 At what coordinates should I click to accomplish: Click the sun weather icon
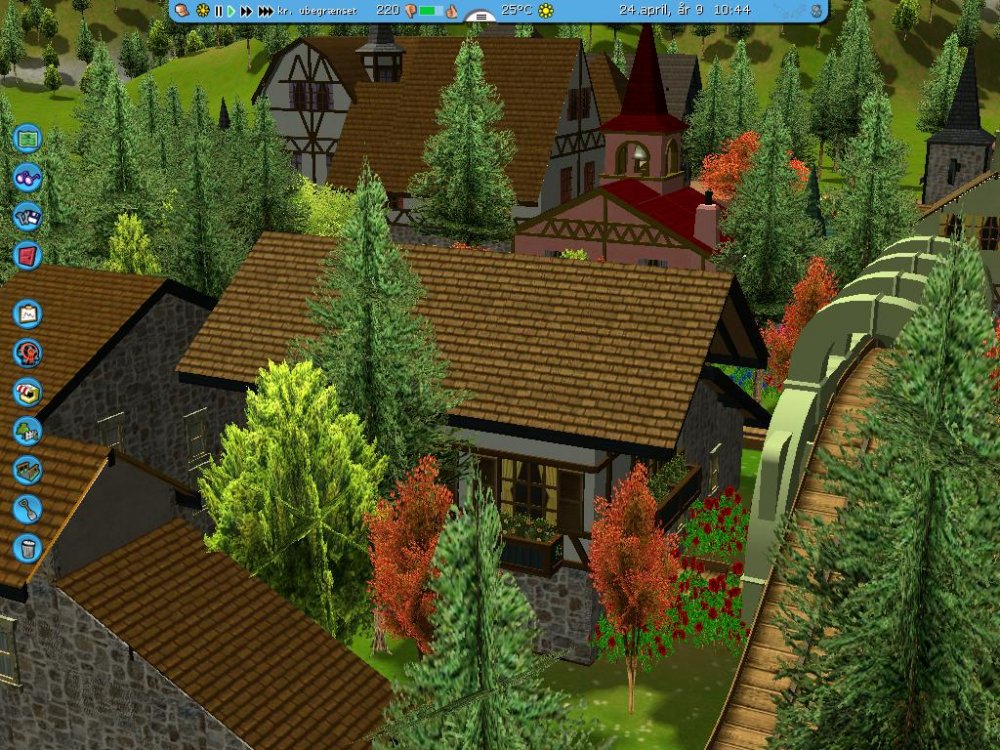coord(546,11)
